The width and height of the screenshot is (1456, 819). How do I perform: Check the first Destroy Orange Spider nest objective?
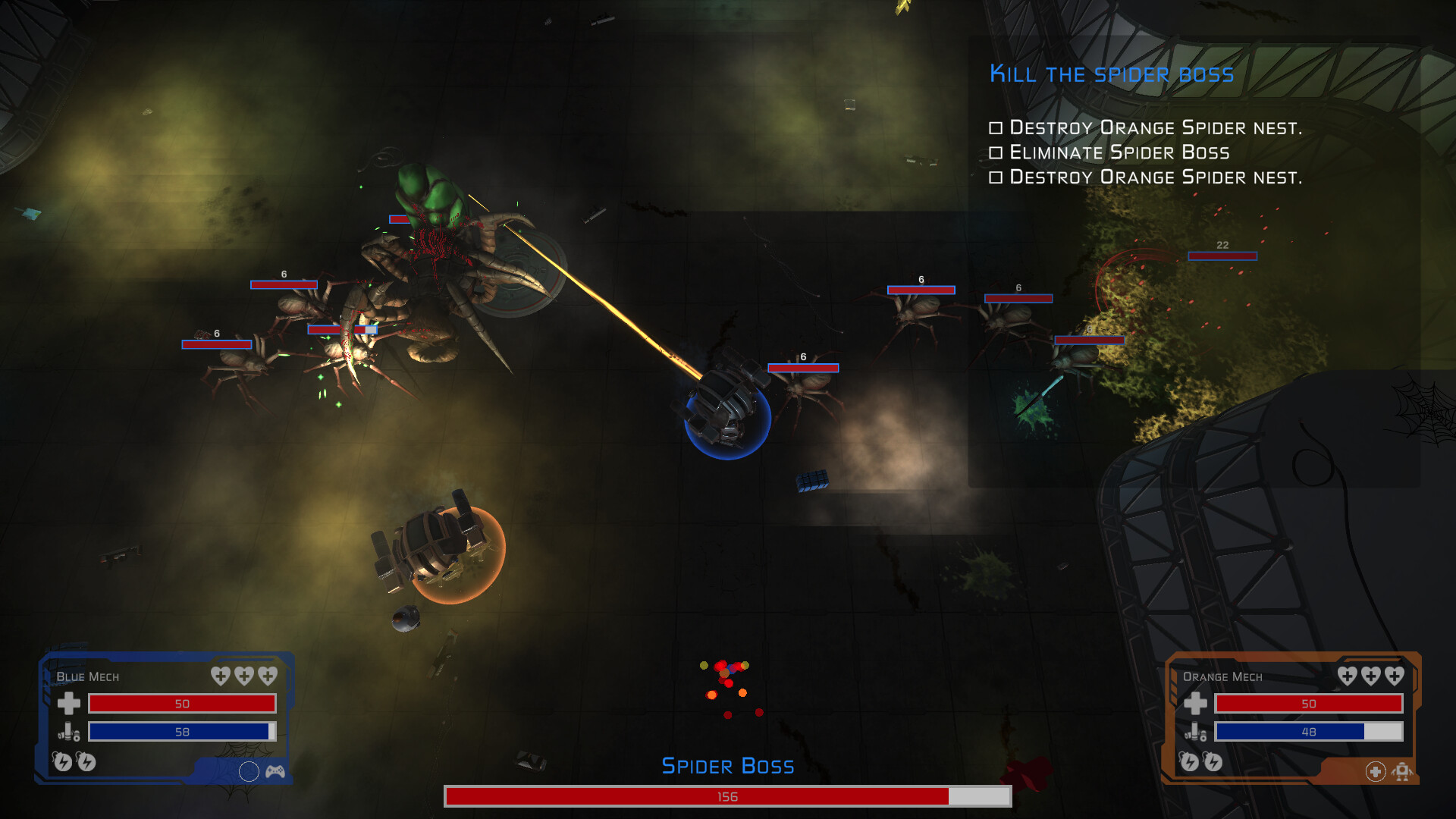click(x=996, y=127)
